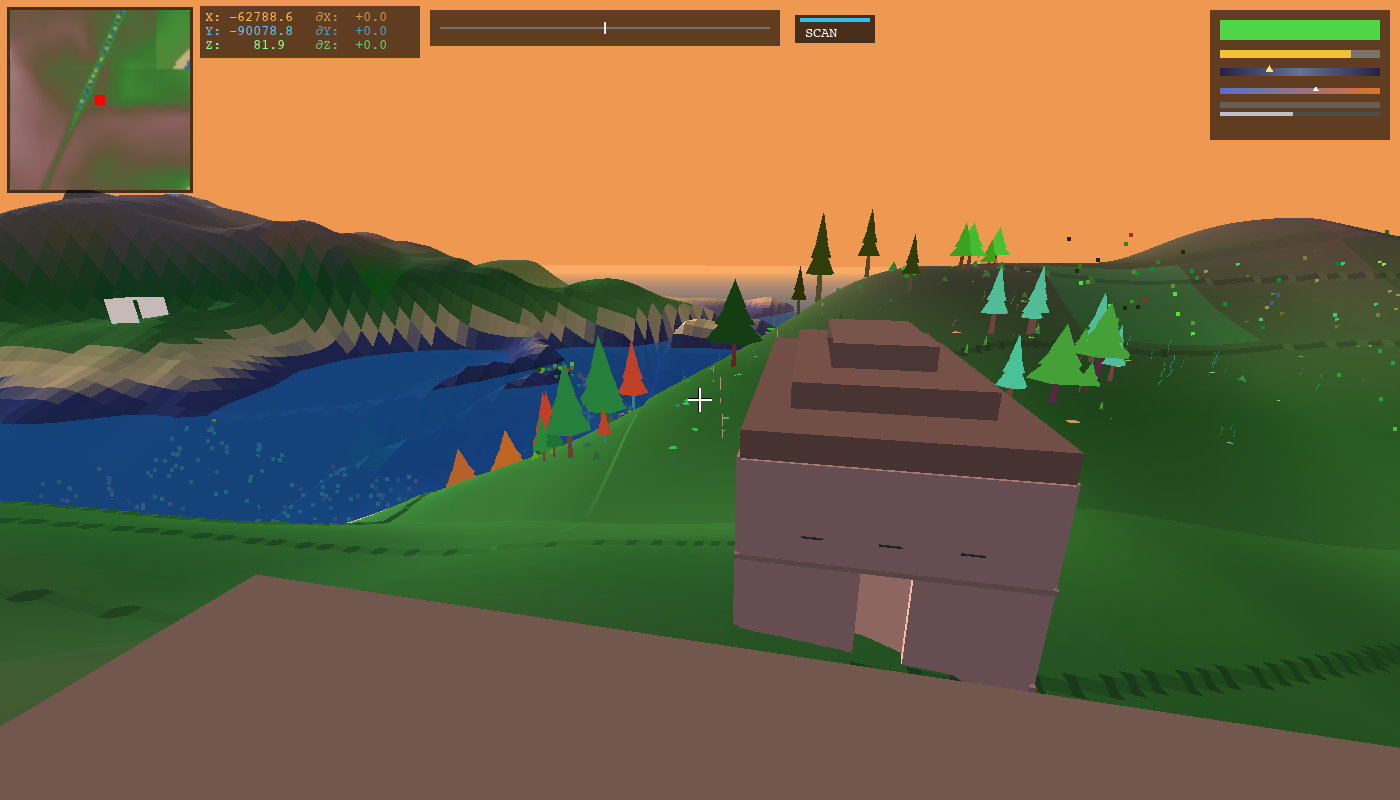Click the crosshair at screen center

pos(700,400)
